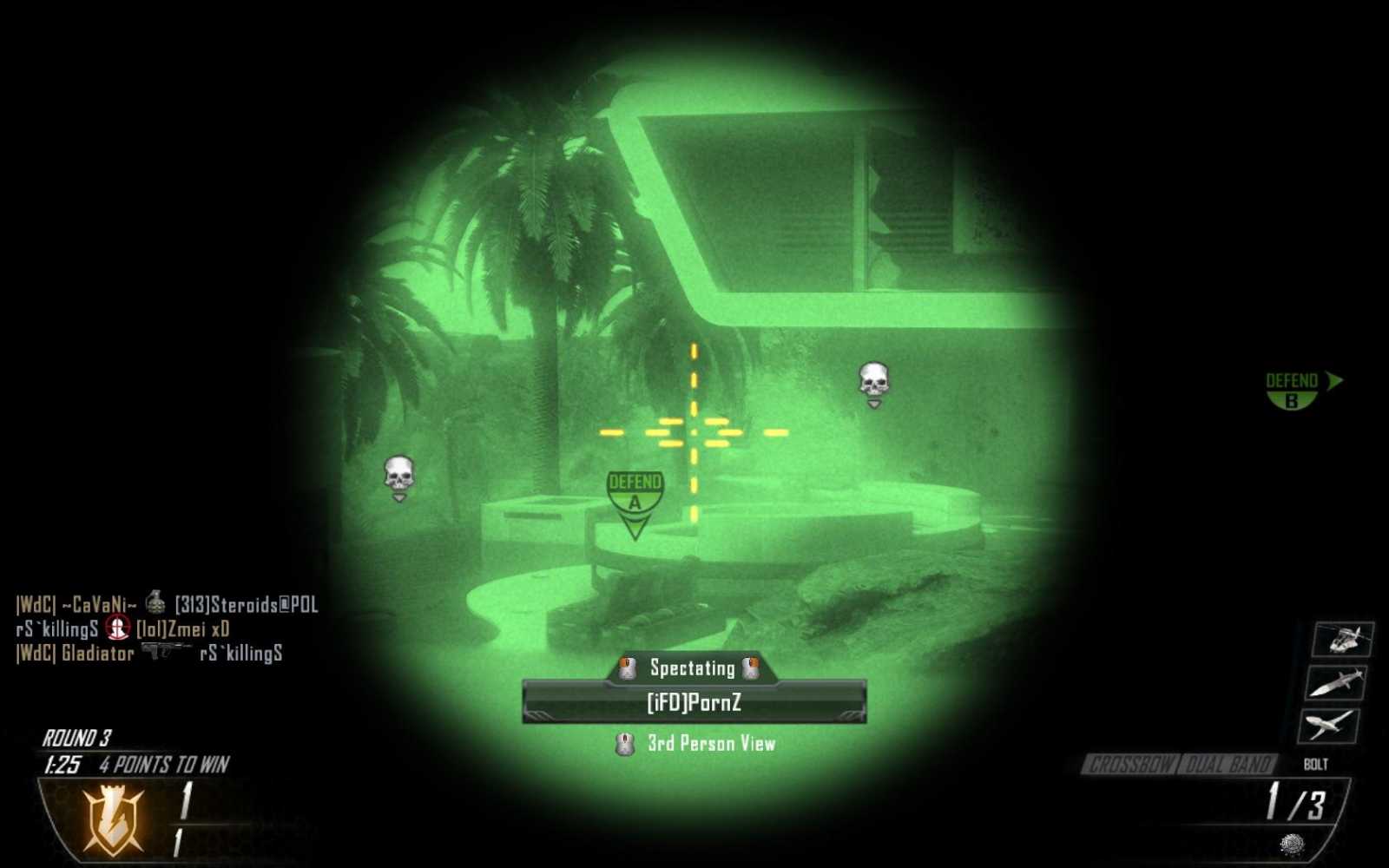This screenshot has width=1389, height=868.
Task: Click the triangle below the left skull marker
Action: [x=398, y=497]
